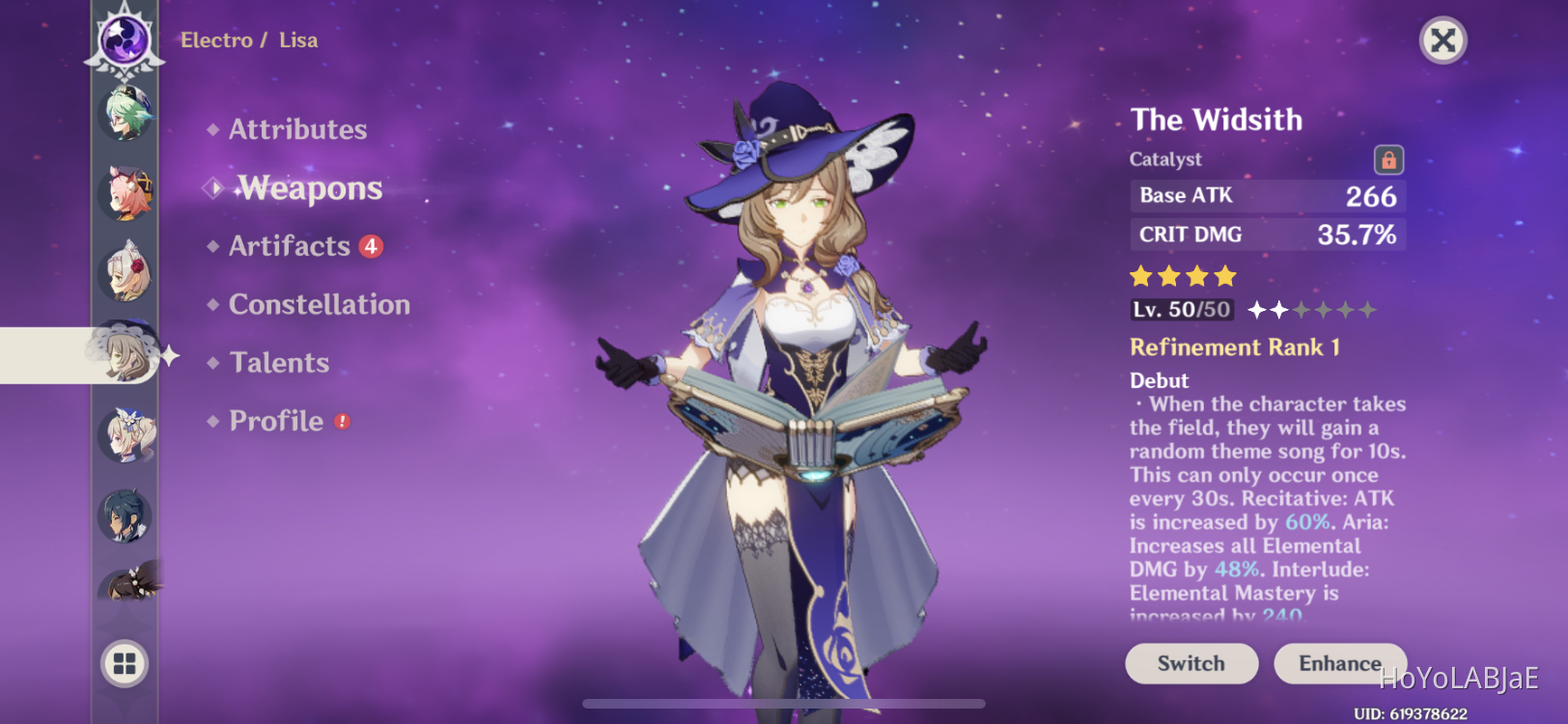Viewport: 1568px width, 724px height.
Task: Close the character screen
Action: 1442,41
